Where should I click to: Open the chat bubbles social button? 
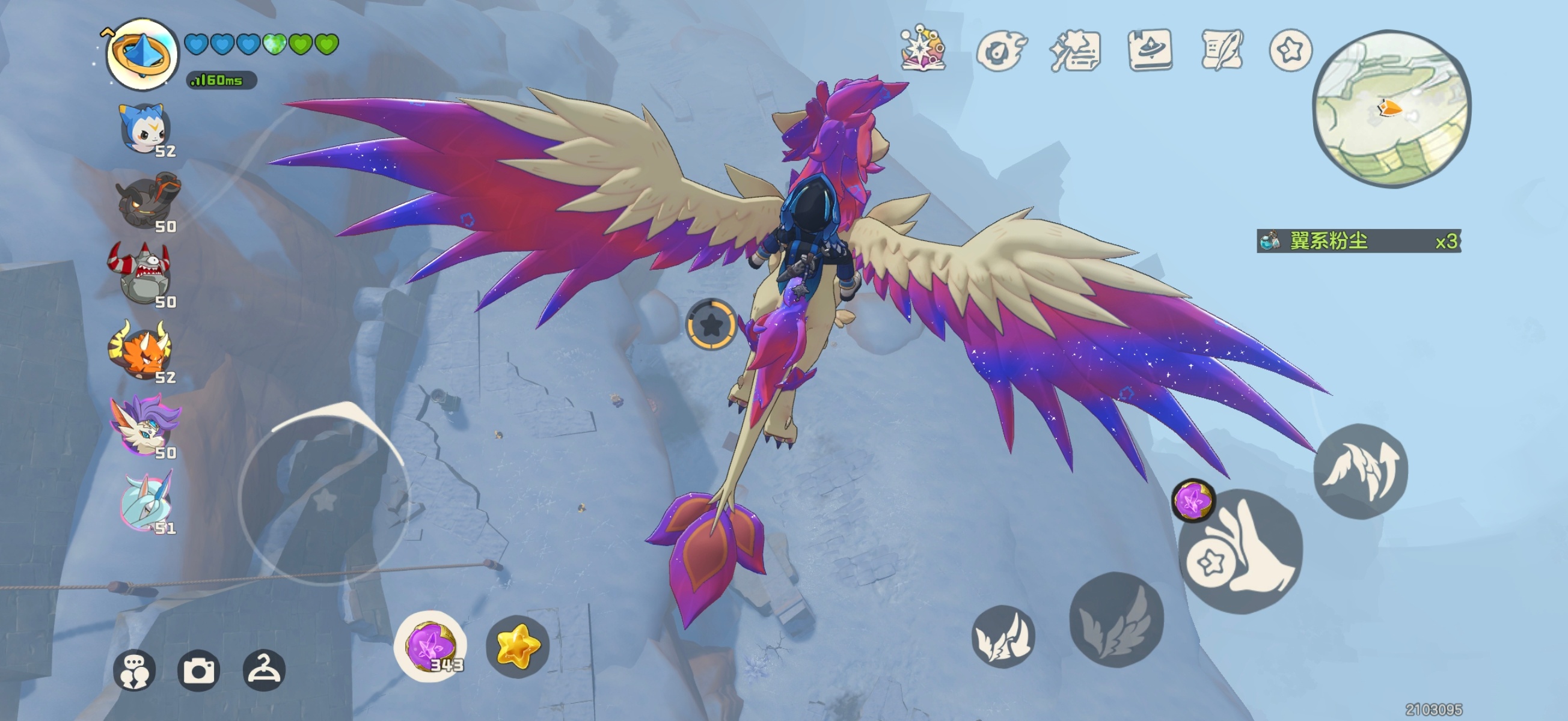135,670
